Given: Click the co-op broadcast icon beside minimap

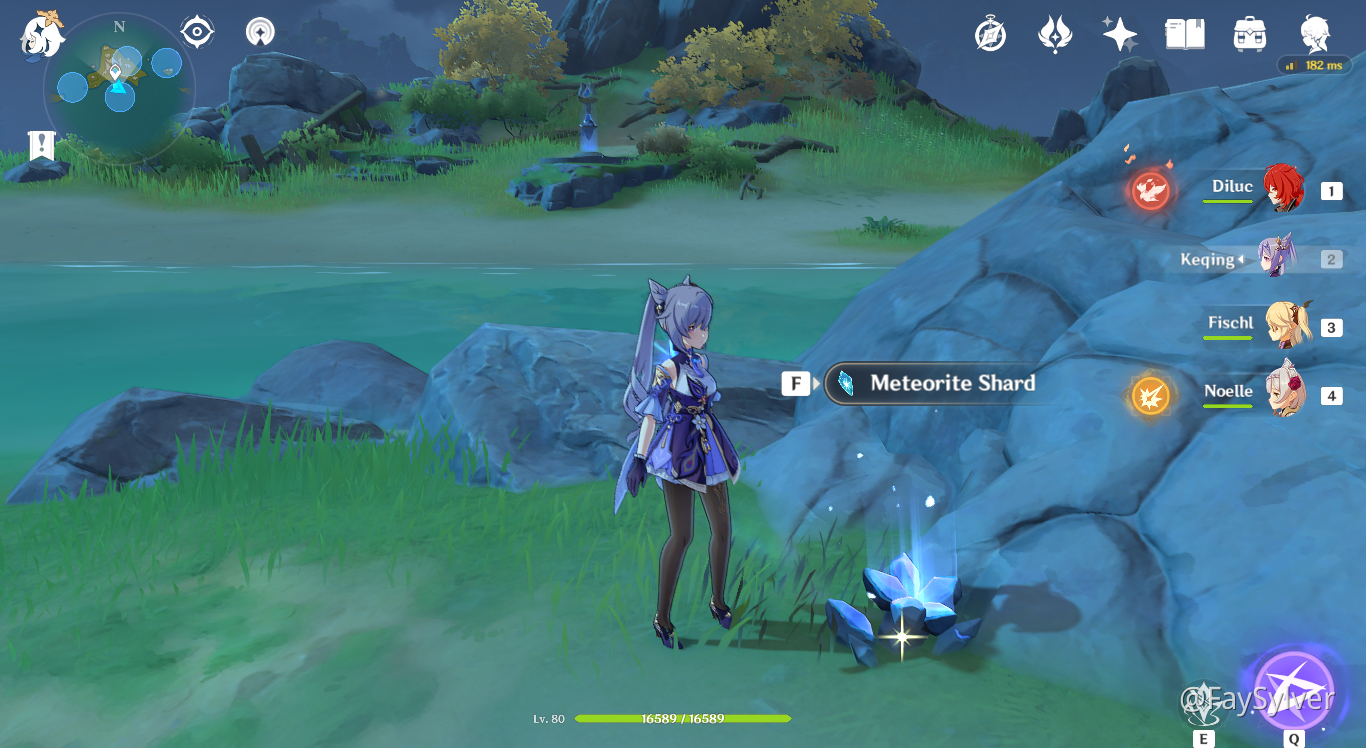Looking at the screenshot, I should pyautogui.click(x=258, y=31).
